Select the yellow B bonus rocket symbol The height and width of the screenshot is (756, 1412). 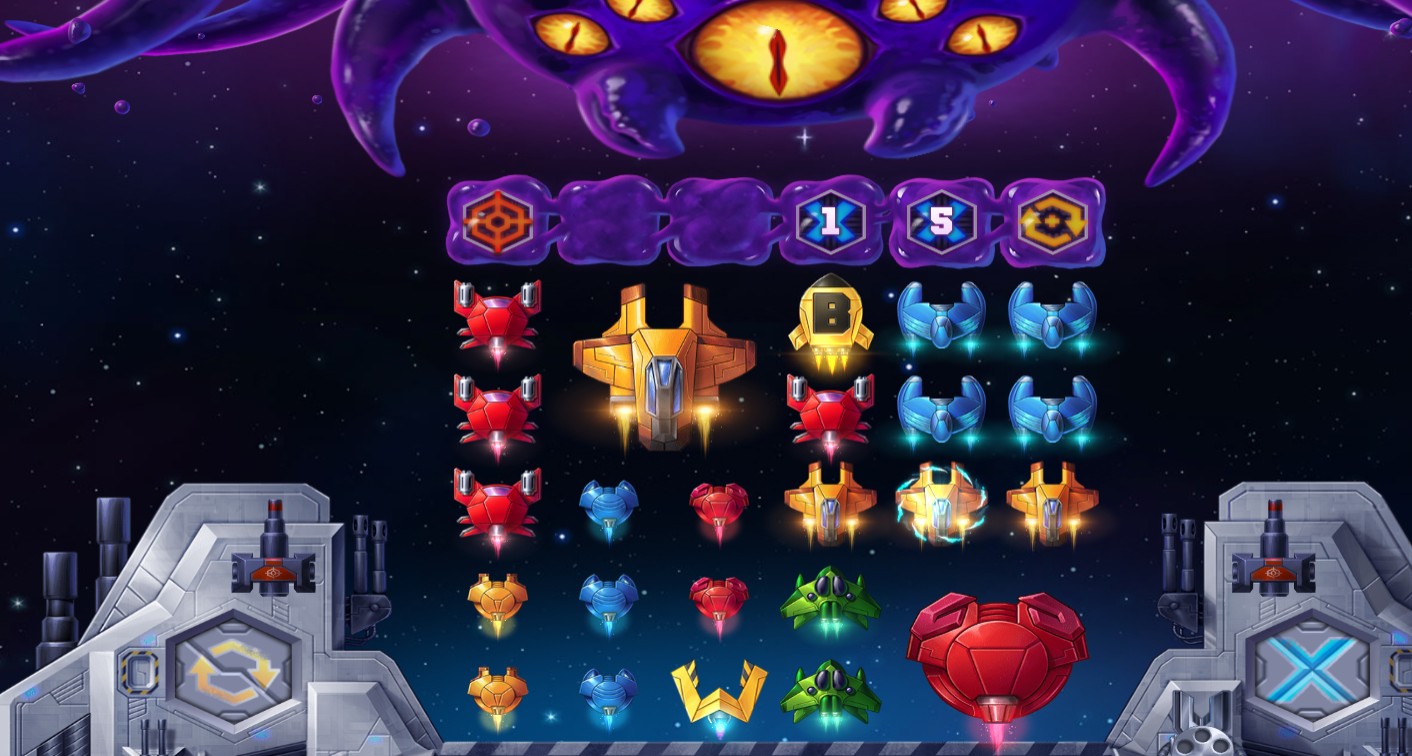point(829,316)
